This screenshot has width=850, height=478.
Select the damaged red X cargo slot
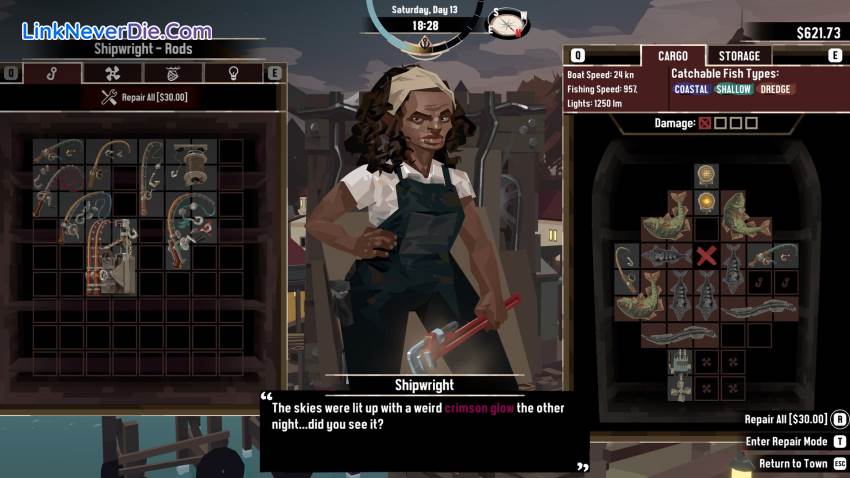tap(707, 256)
